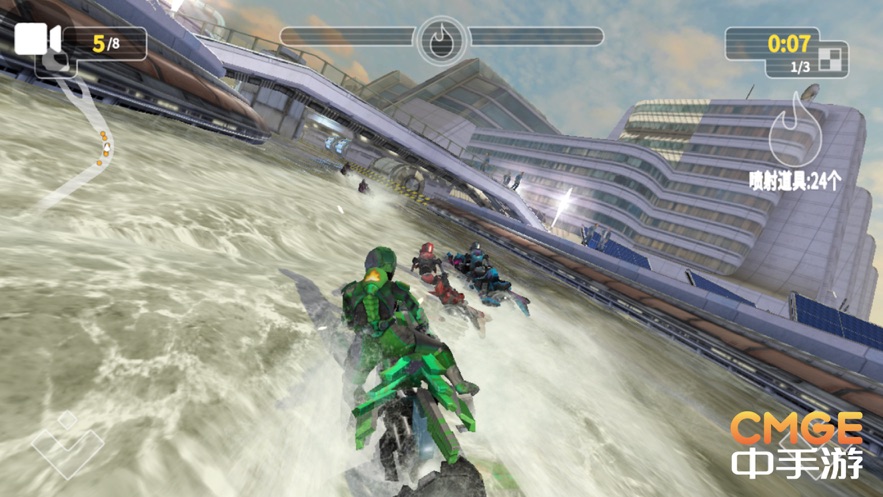Tap the center flame boost gauge icon

click(441, 40)
